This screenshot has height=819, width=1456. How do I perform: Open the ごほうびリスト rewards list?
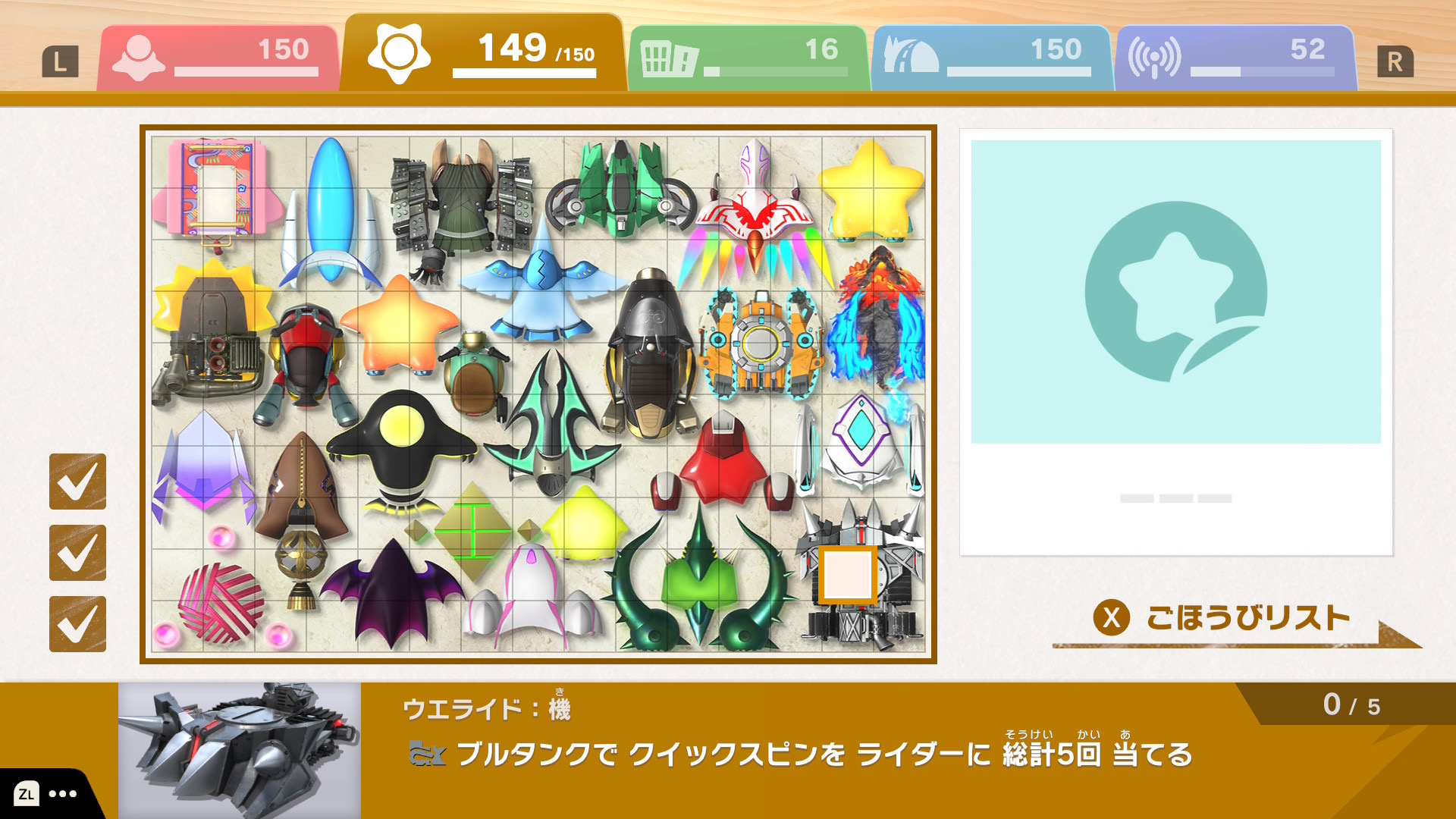(1222, 619)
